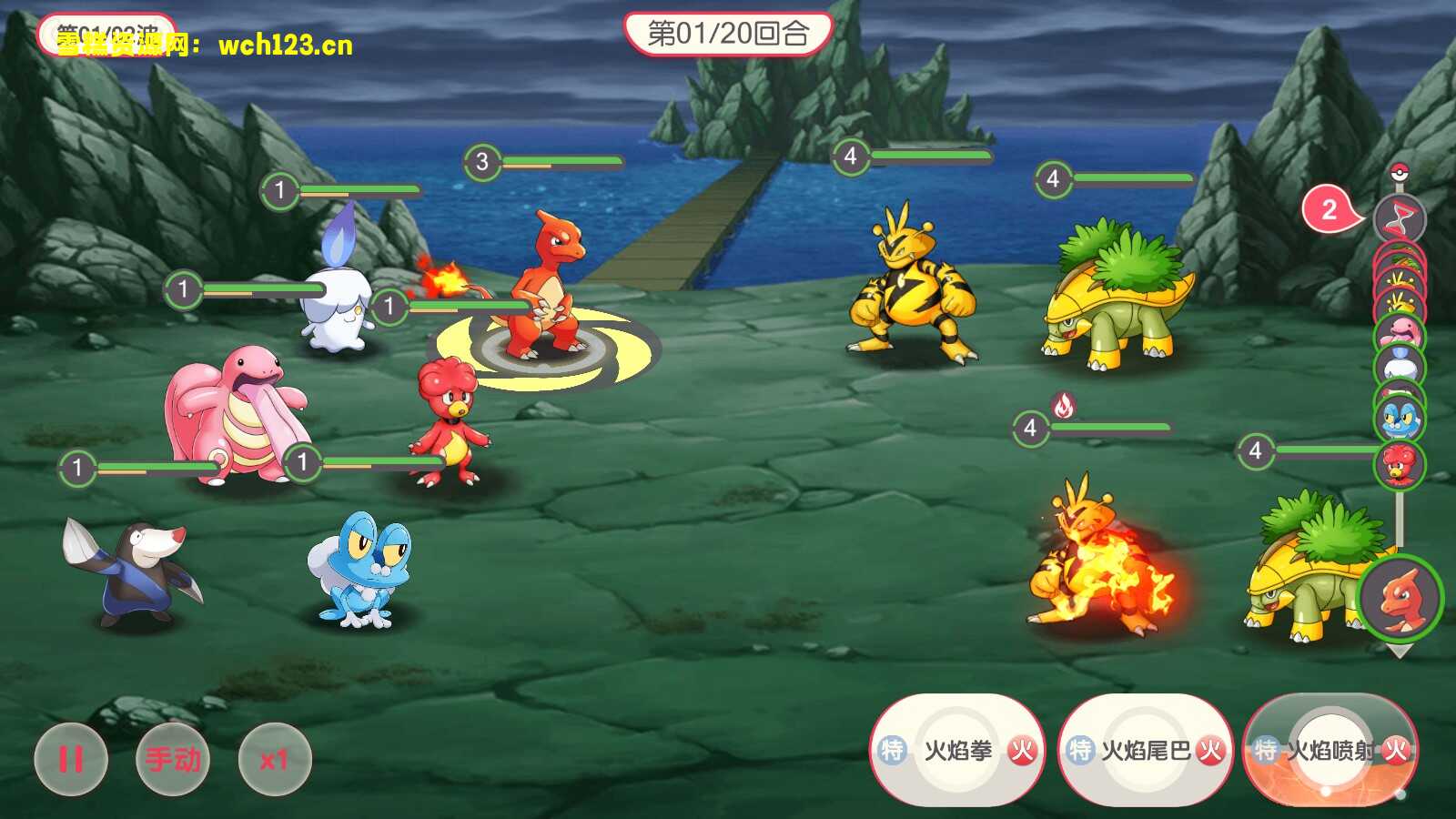Activate the 火焰喷射 skill
This screenshot has width=1456, height=819.
tap(1330, 751)
